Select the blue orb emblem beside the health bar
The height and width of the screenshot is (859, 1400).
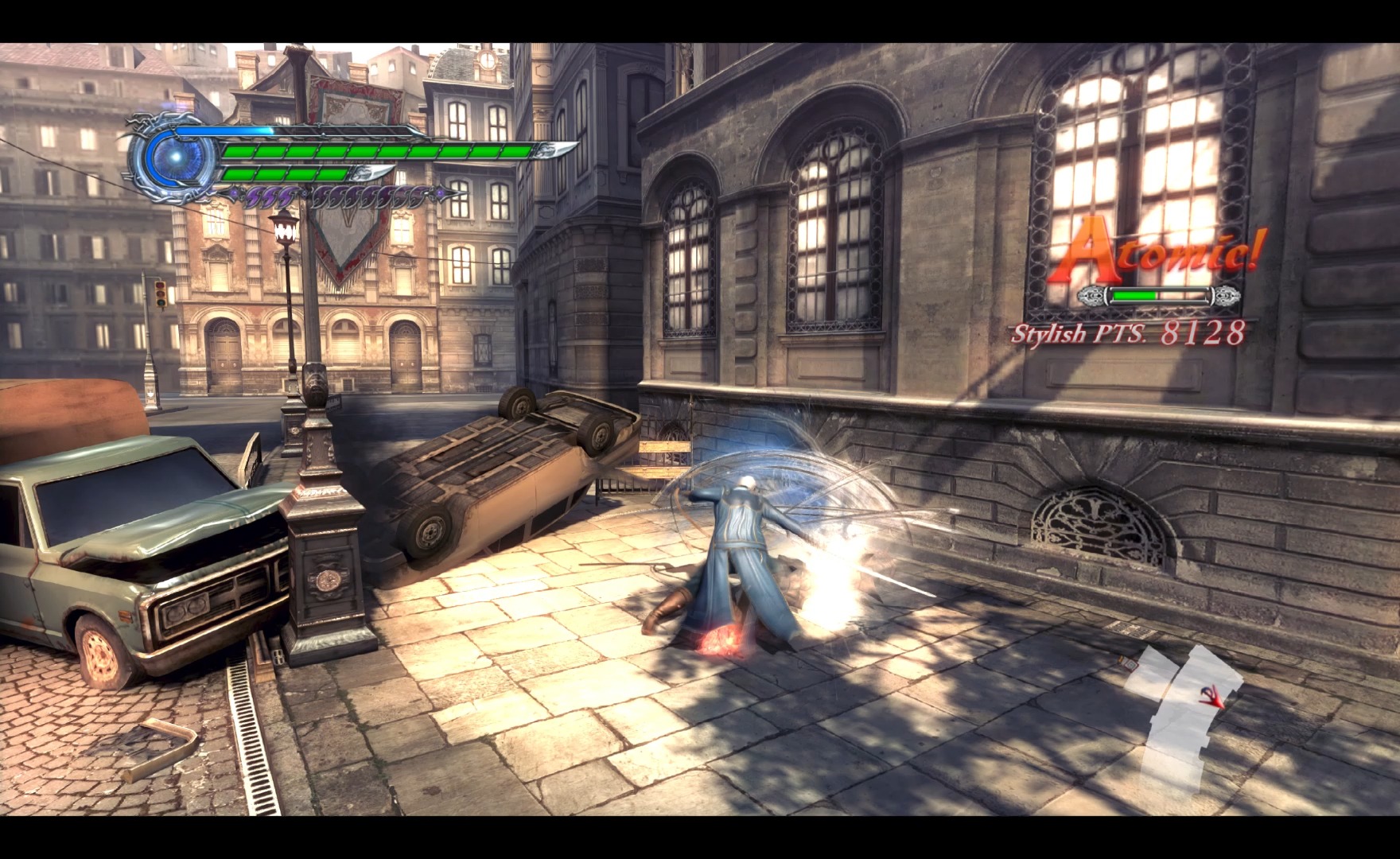173,155
